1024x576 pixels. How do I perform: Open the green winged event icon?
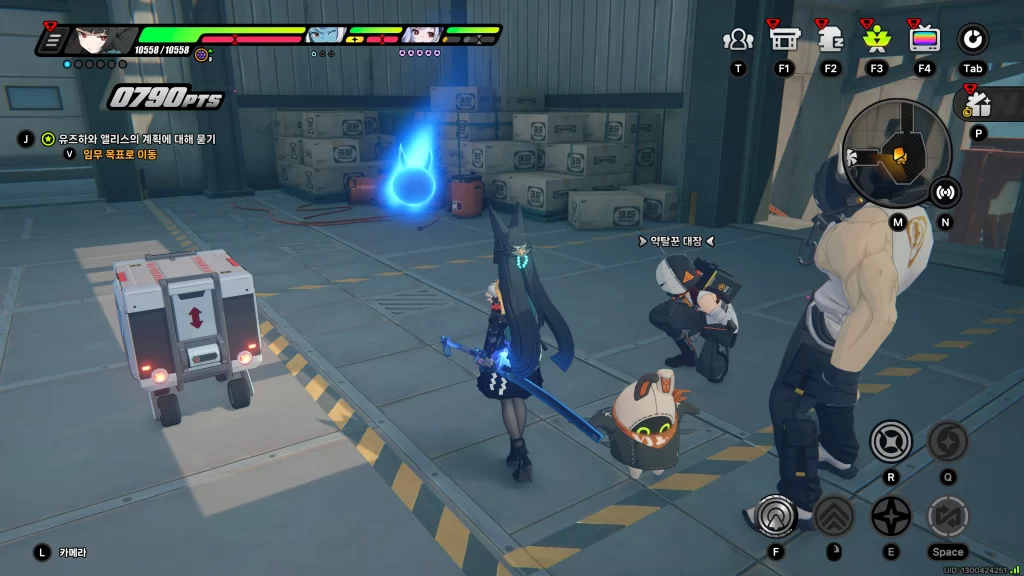877,39
